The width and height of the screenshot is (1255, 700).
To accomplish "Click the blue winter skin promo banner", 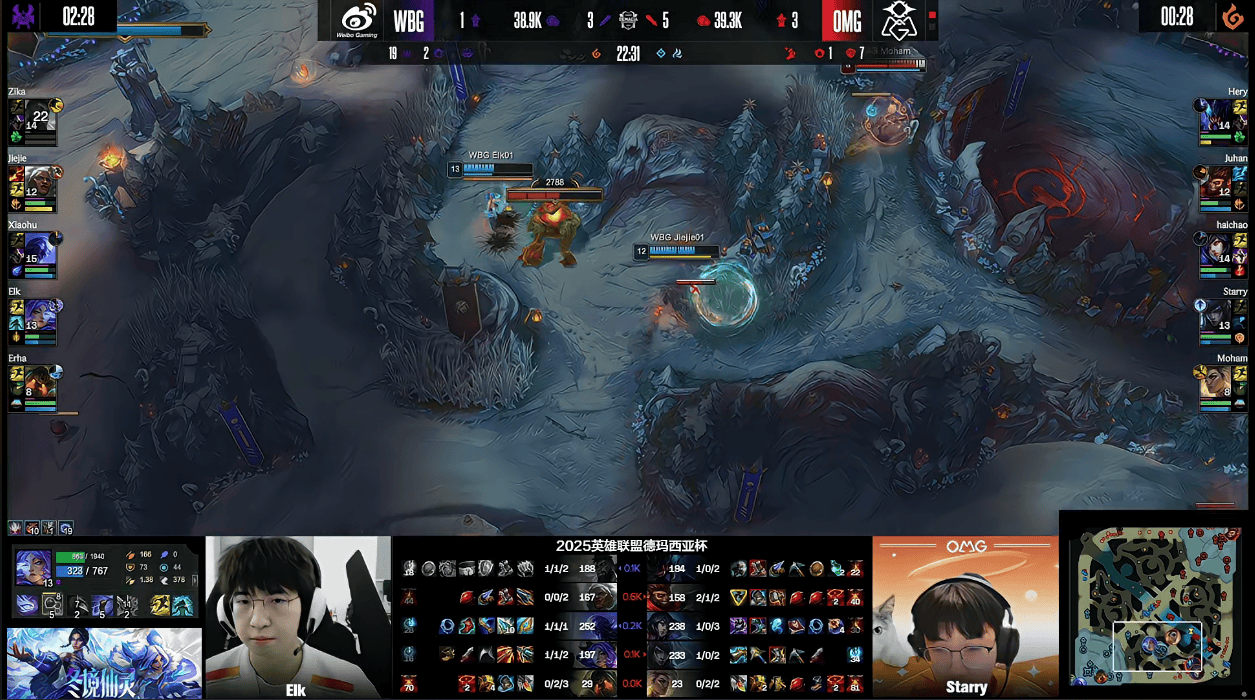I will point(103,662).
